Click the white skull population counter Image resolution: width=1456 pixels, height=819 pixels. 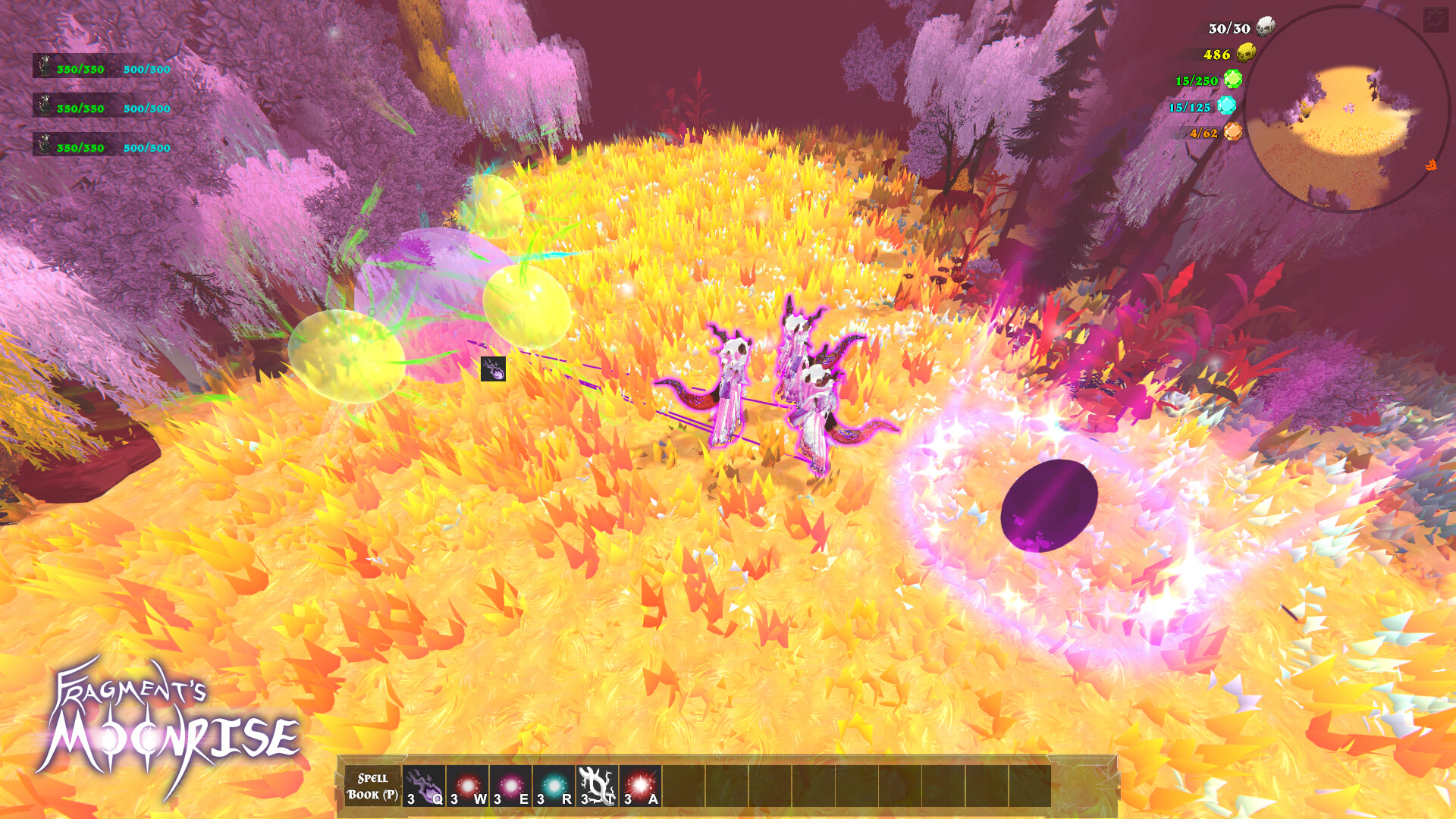coord(1265,27)
